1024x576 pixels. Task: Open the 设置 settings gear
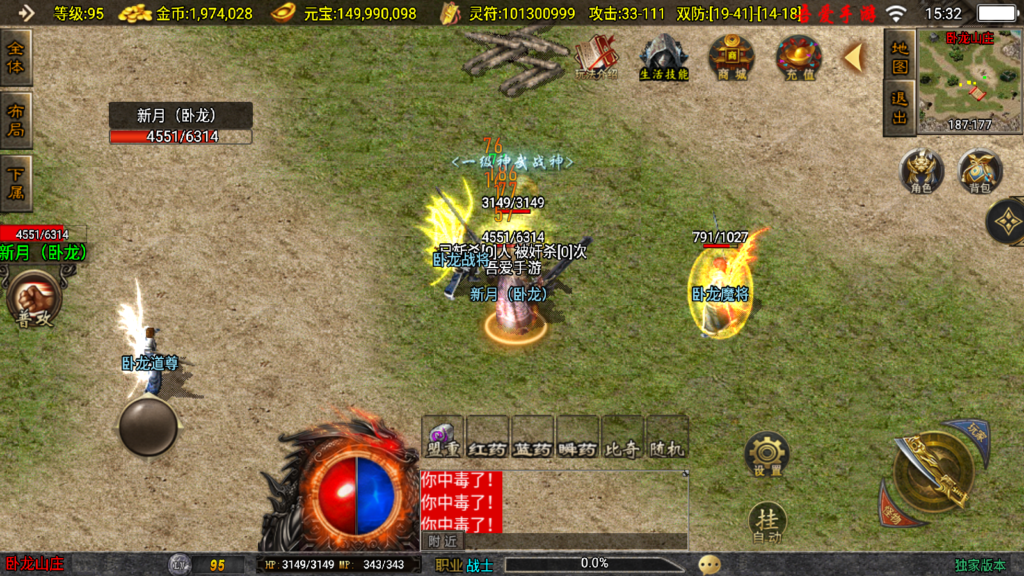coord(767,456)
